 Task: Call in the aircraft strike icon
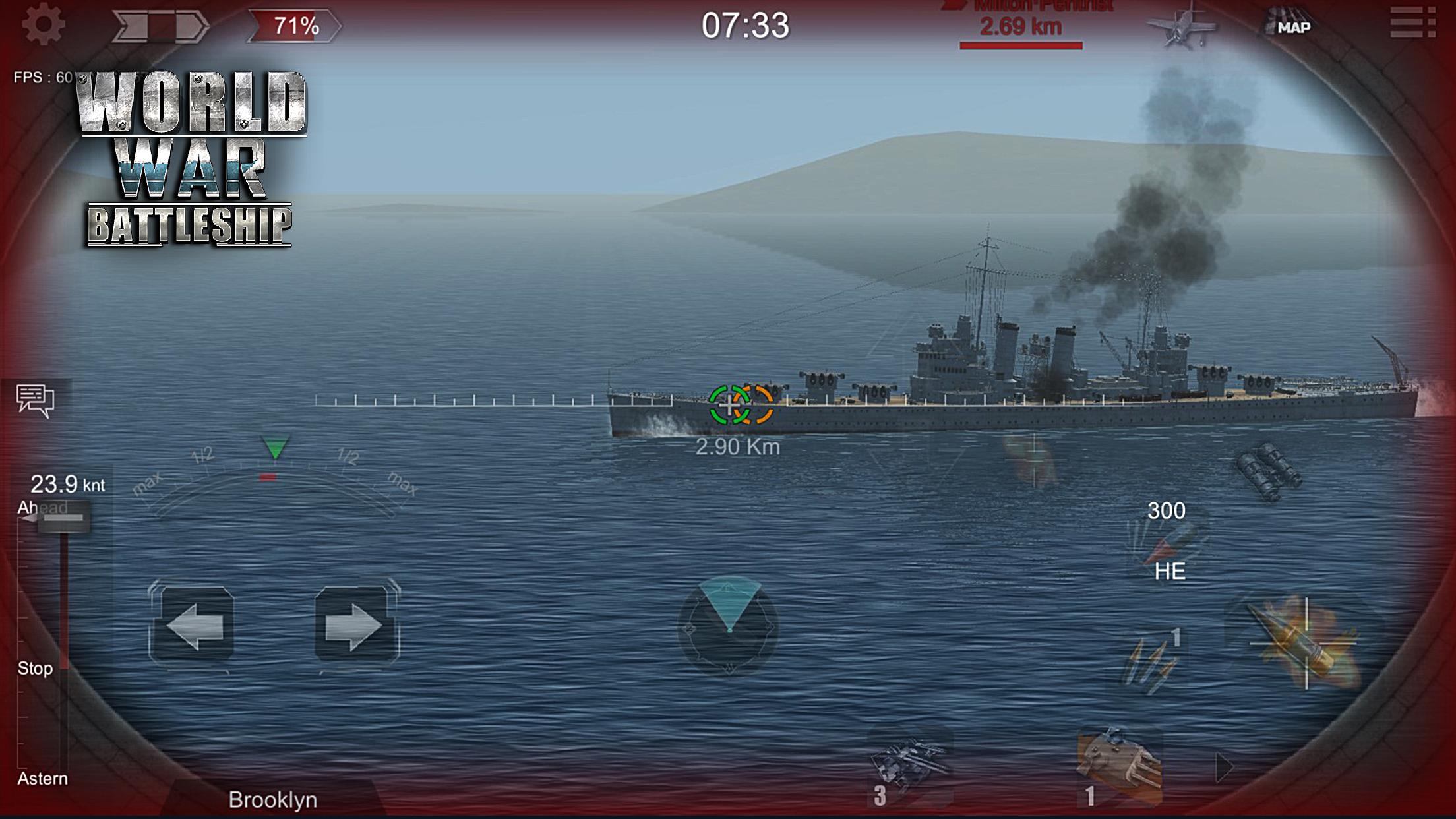[1181, 26]
